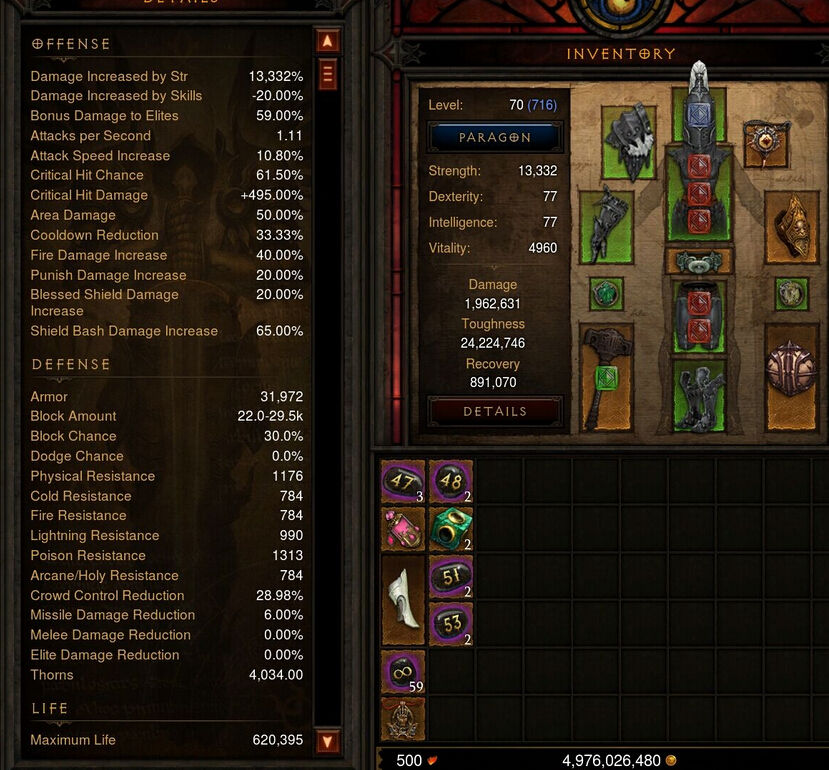The width and height of the screenshot is (829, 770).
Task: Select the equipped gloves slot
Action: click(x=607, y=226)
